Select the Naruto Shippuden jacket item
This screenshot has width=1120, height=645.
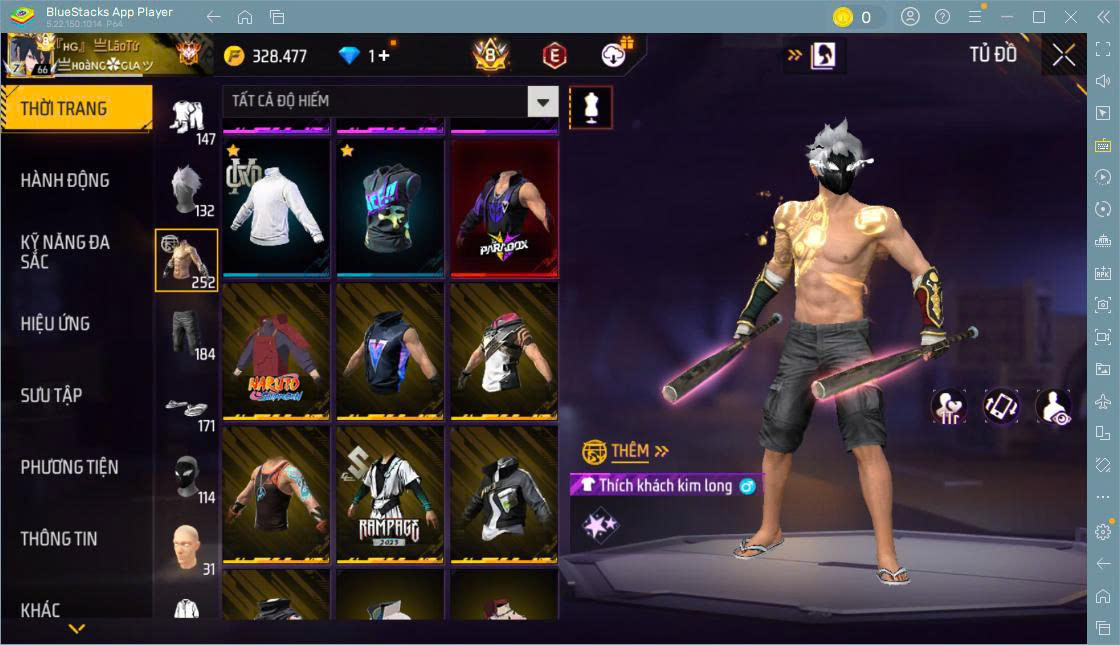coord(276,350)
